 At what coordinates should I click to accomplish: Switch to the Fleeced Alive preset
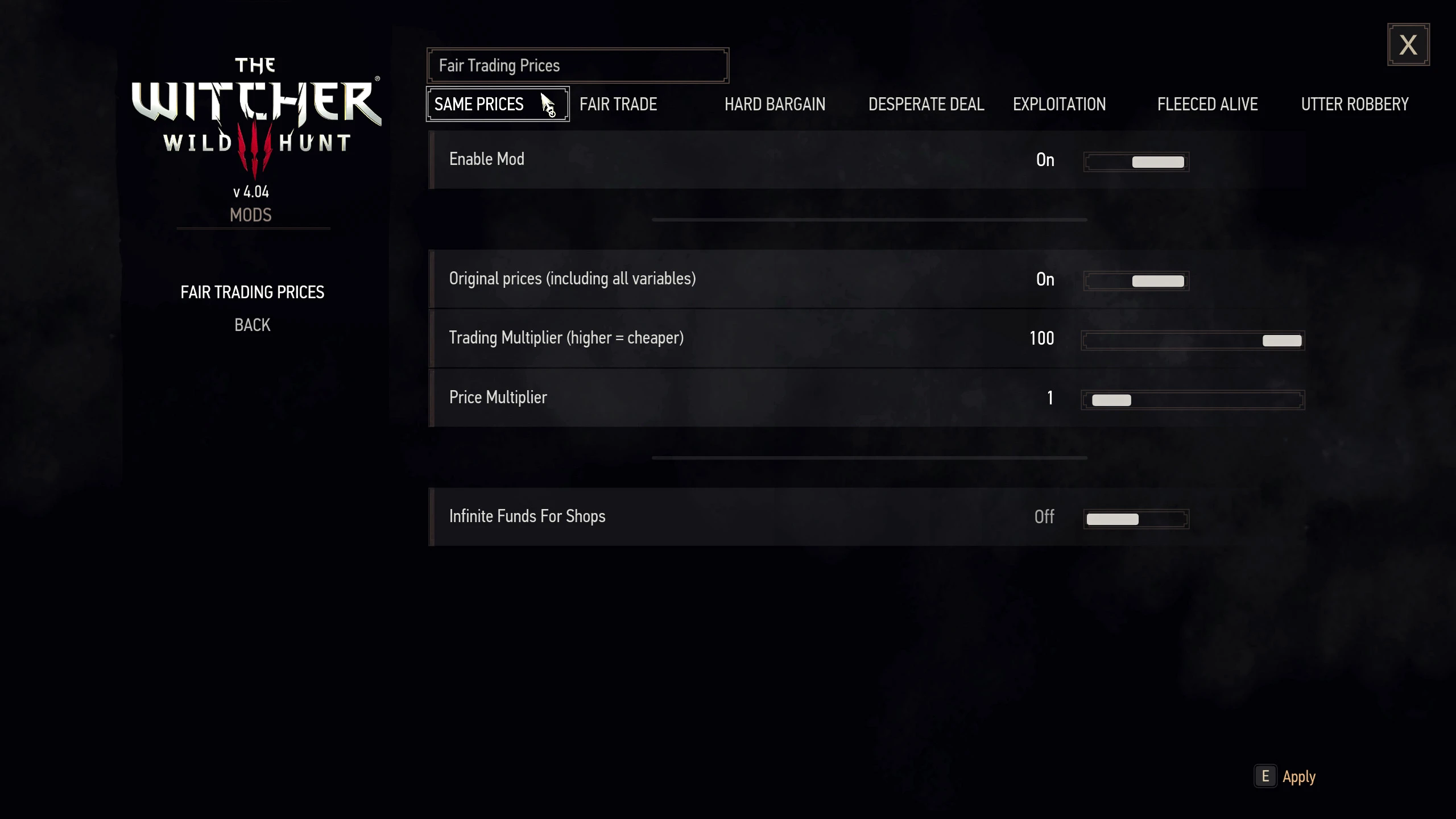[x=1207, y=105]
